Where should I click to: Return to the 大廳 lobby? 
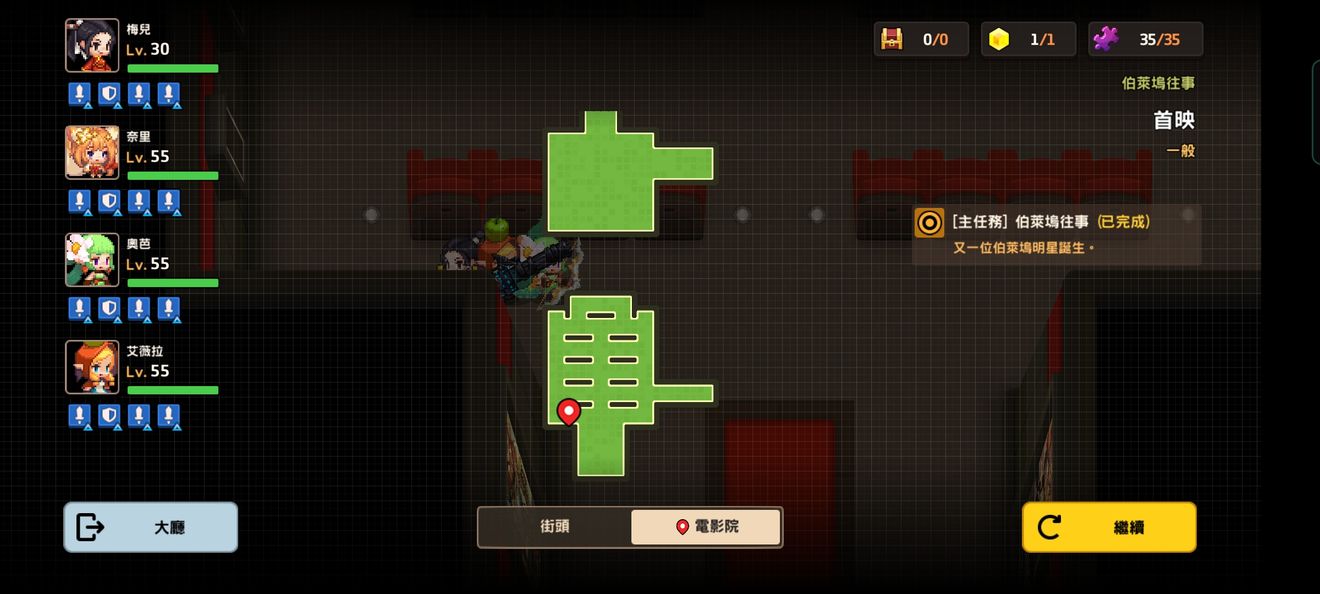(151, 527)
